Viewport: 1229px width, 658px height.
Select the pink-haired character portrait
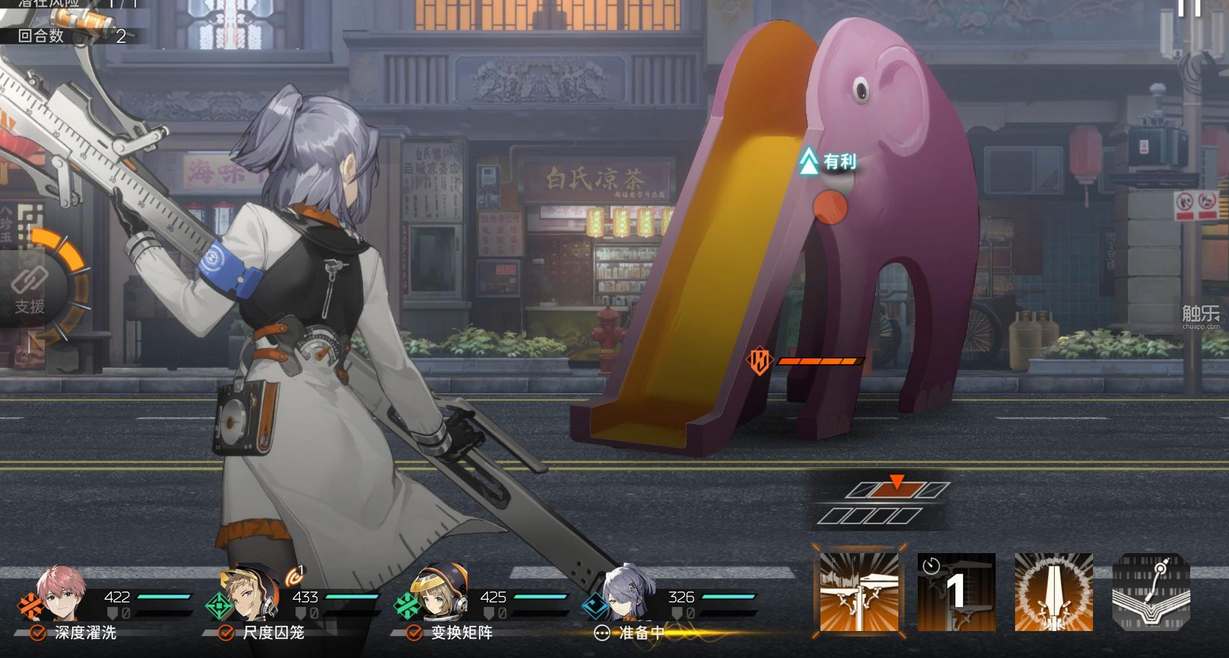pyautogui.click(x=61, y=596)
